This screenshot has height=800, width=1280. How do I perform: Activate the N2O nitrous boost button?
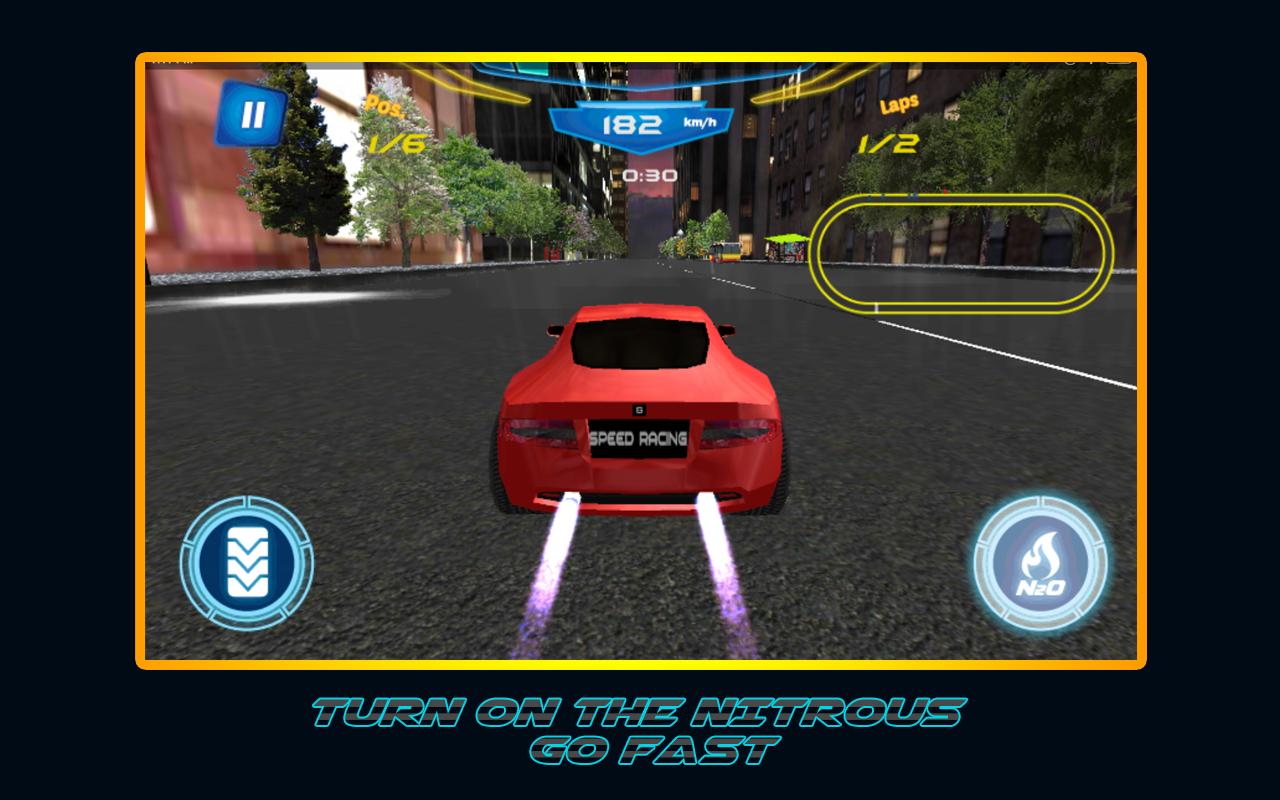click(1040, 564)
